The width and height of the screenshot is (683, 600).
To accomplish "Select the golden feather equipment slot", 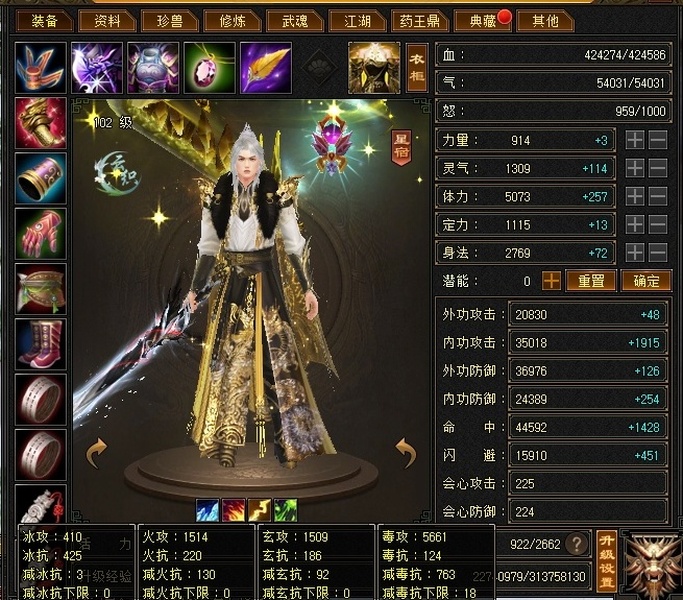I will (265, 68).
